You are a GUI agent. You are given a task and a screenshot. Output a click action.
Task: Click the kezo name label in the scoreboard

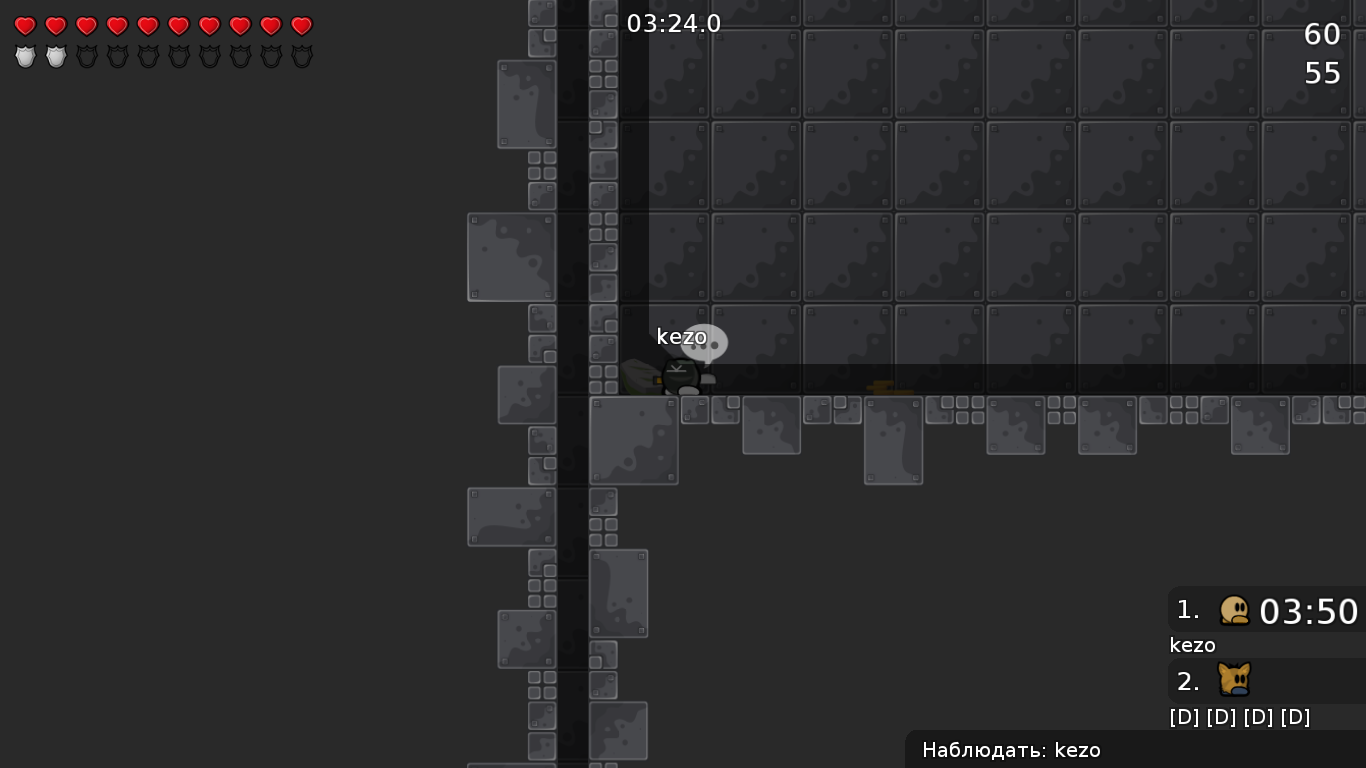[x=1192, y=645]
